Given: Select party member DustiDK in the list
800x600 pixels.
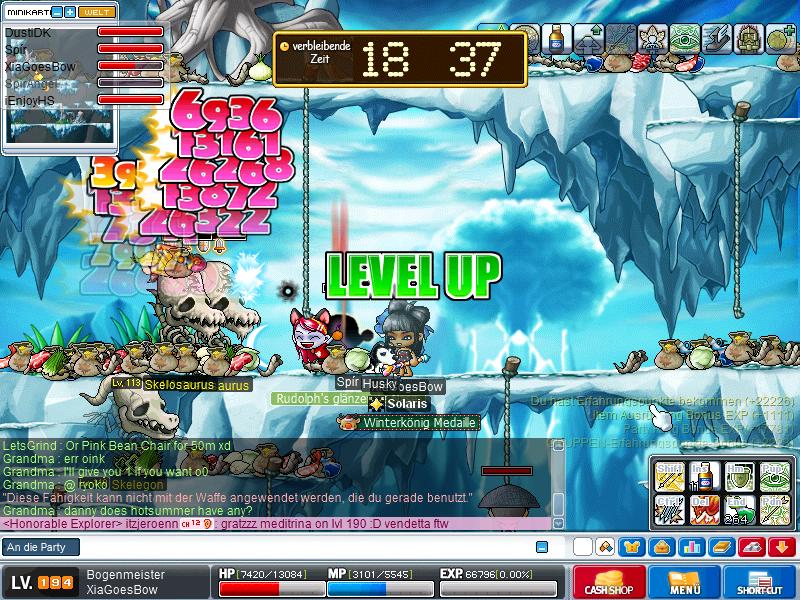Looking at the screenshot, I should 28,33.
